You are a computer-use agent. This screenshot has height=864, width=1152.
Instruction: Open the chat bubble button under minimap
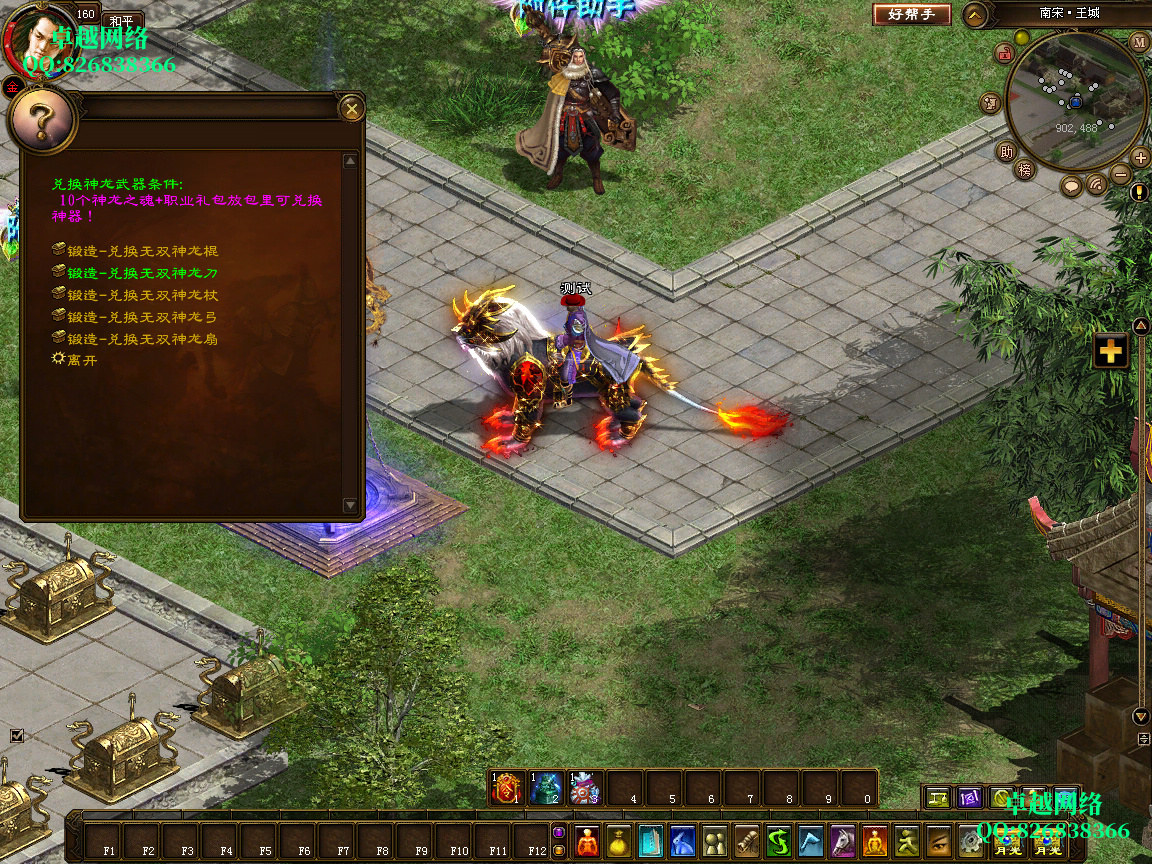point(1072,186)
